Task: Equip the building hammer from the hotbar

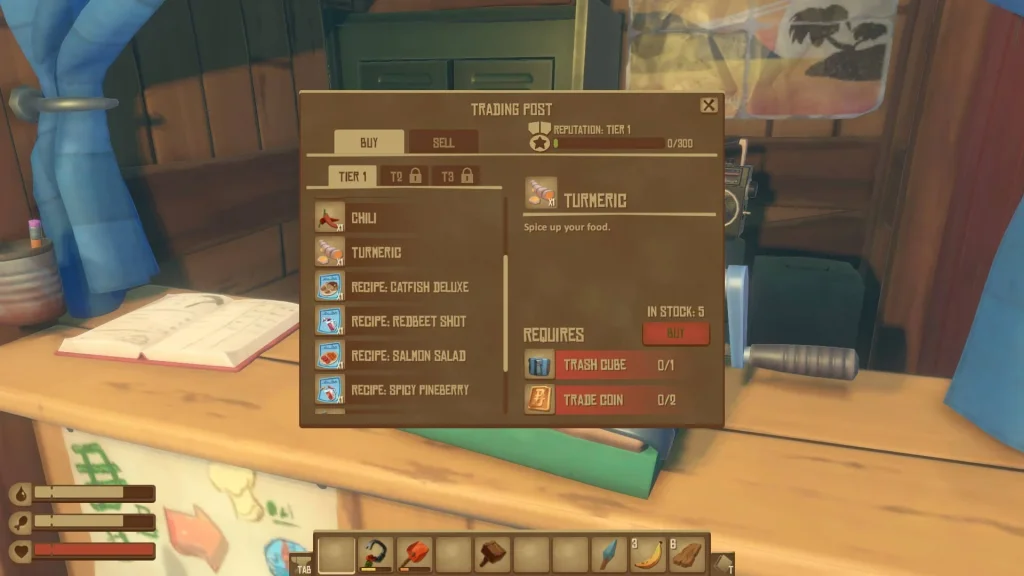Action: coord(493,554)
